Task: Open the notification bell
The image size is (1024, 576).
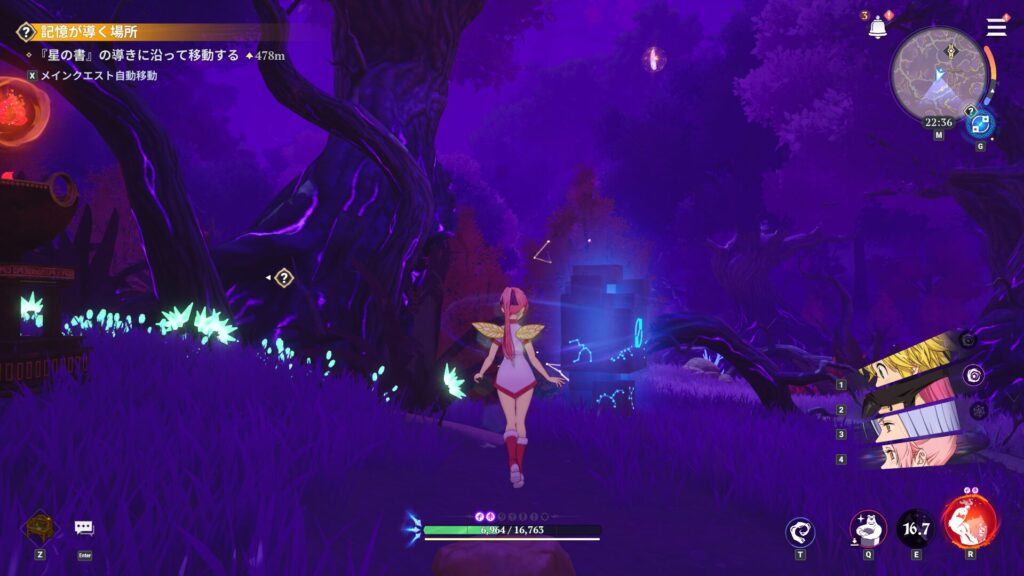Action: (x=878, y=28)
